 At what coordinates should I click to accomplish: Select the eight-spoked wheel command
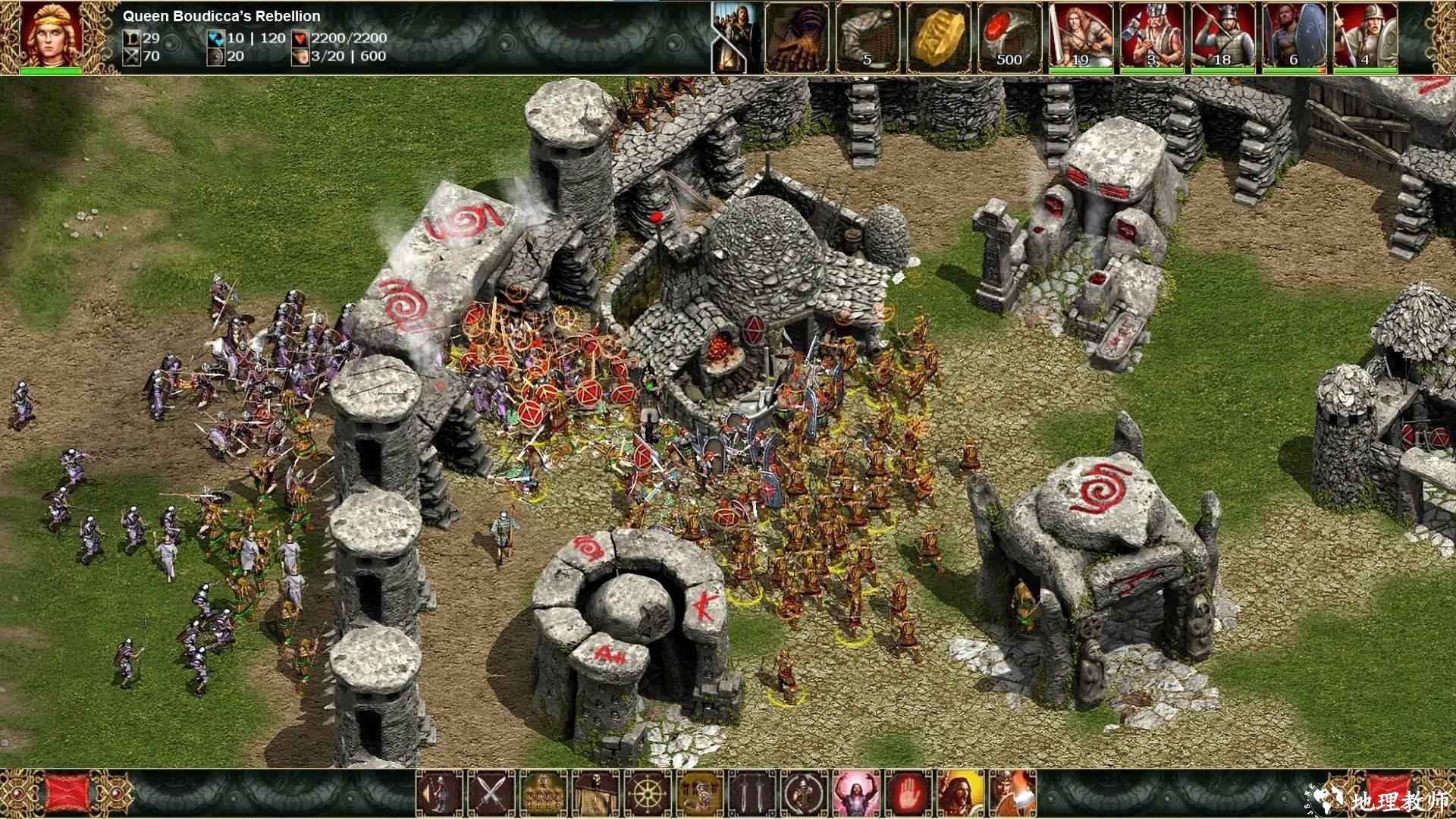tap(648, 793)
